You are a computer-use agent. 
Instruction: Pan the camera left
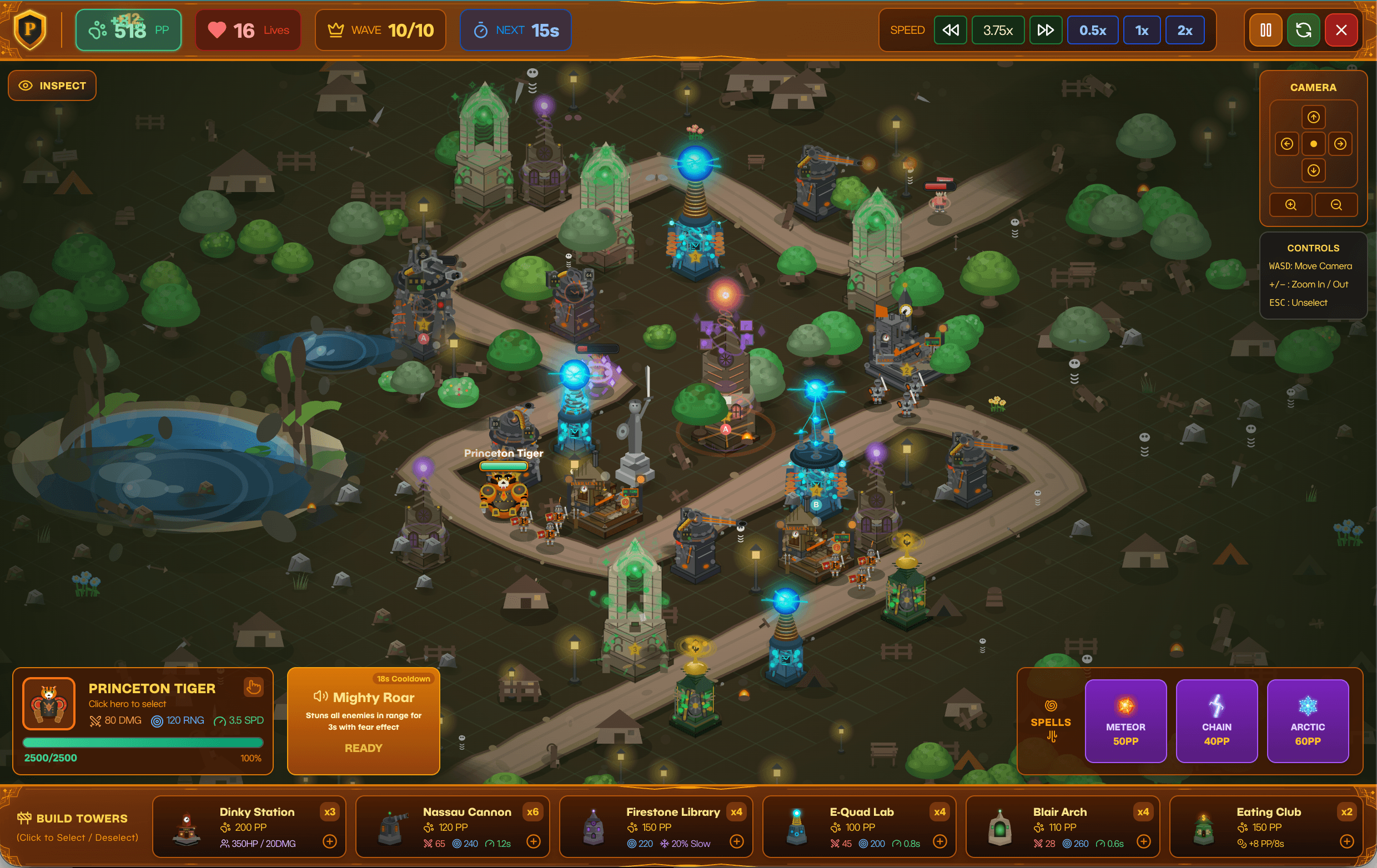tap(1286, 144)
